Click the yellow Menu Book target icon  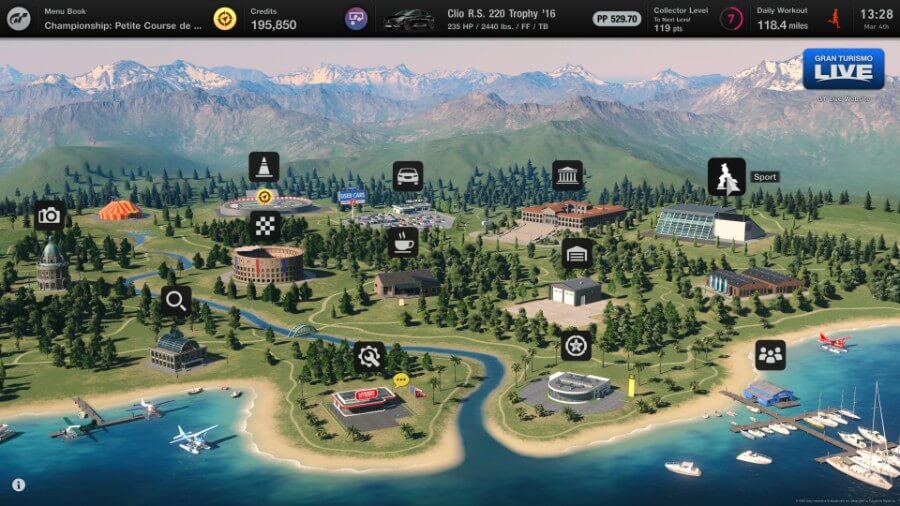click(225, 19)
